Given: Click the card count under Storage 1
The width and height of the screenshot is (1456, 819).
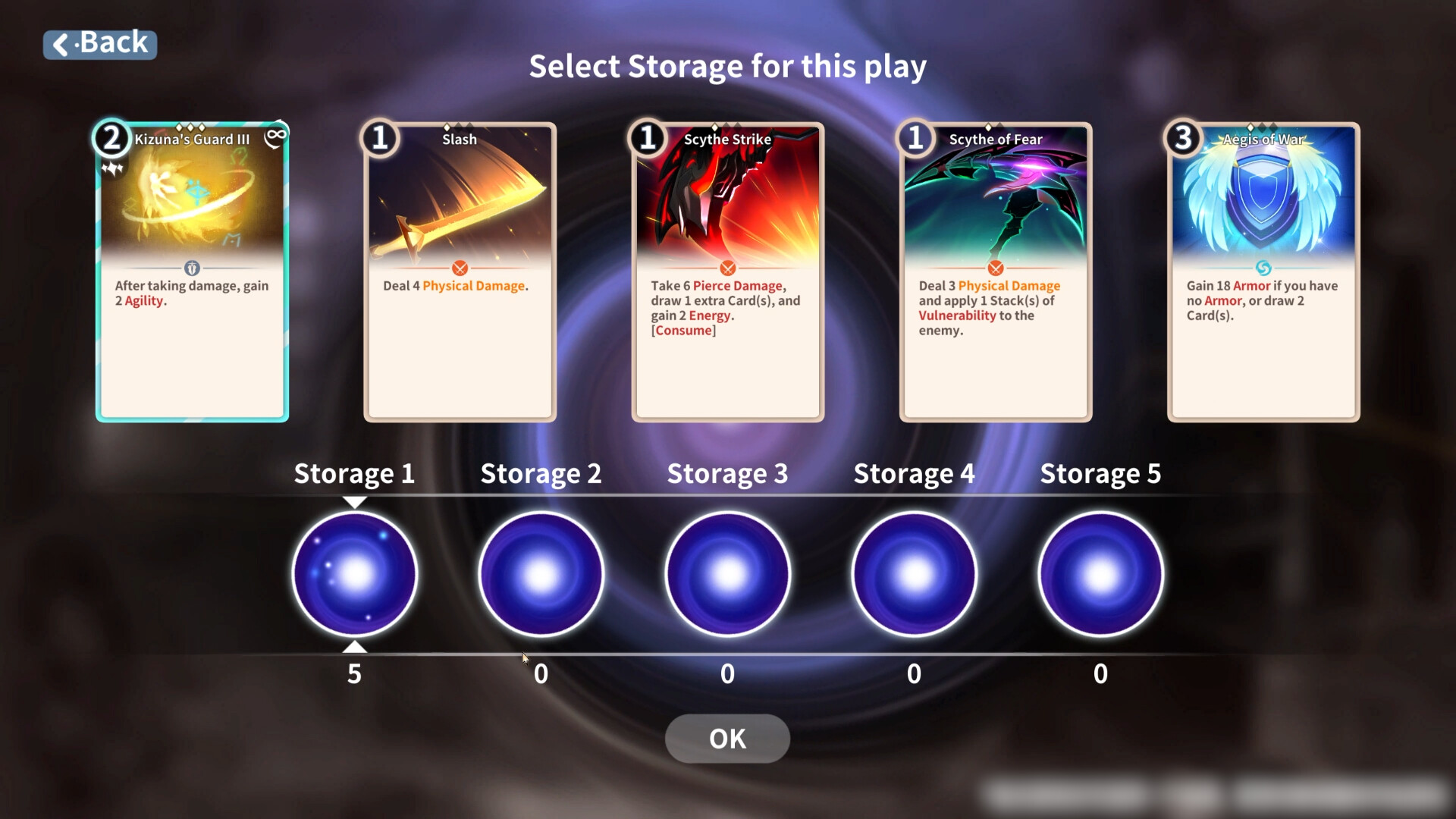Looking at the screenshot, I should pos(354,673).
